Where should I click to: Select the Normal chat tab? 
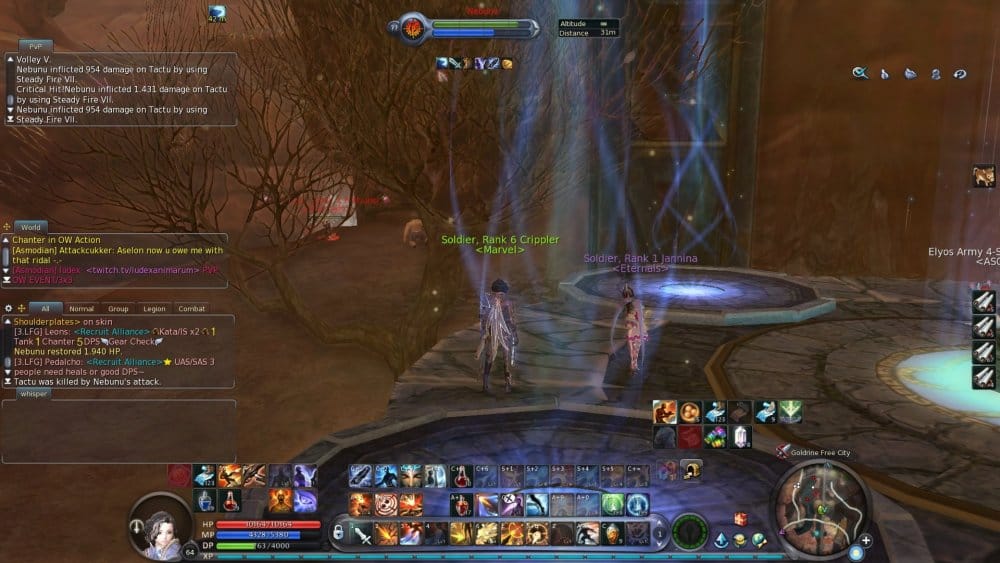pos(81,309)
